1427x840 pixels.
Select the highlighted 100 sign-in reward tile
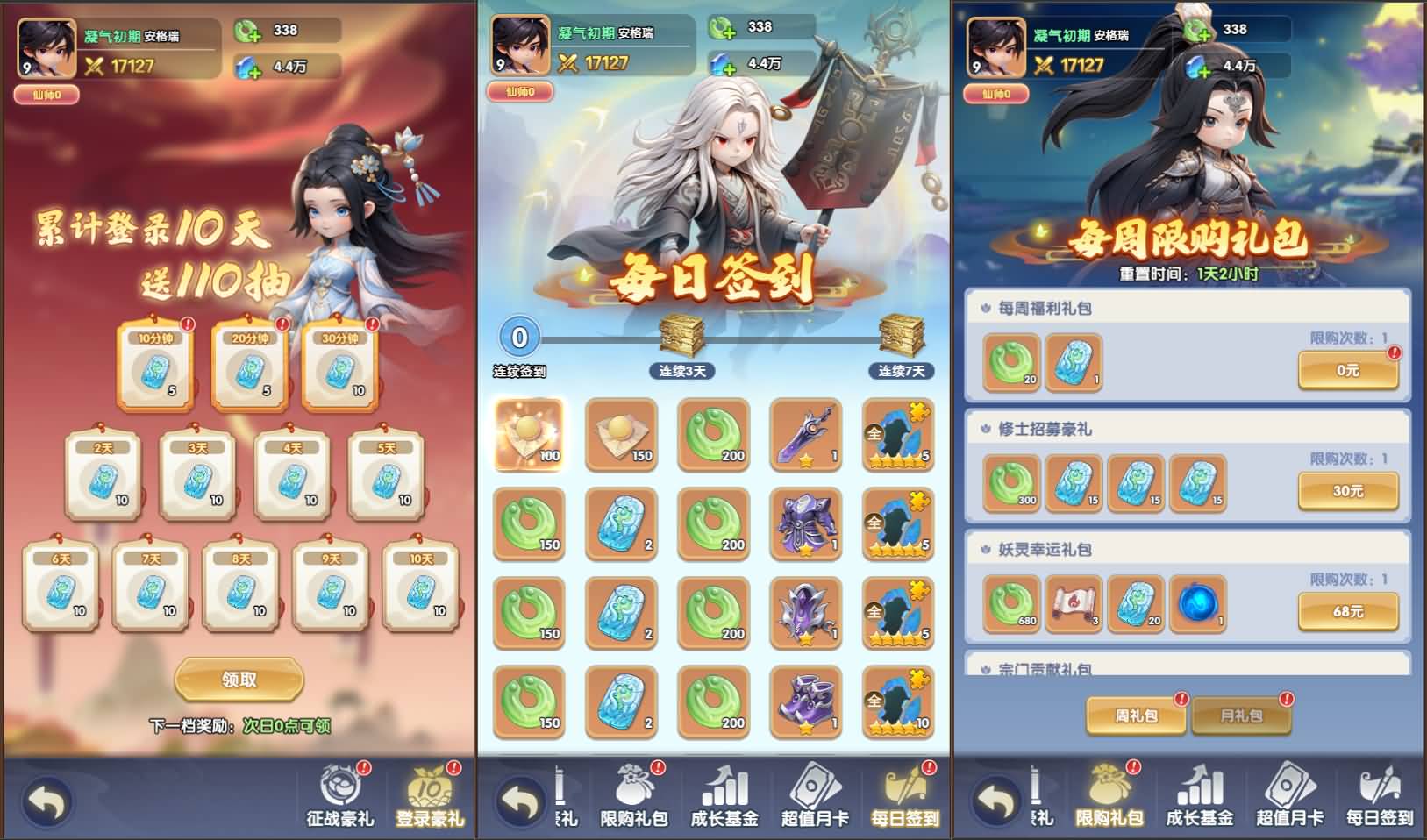(x=530, y=437)
